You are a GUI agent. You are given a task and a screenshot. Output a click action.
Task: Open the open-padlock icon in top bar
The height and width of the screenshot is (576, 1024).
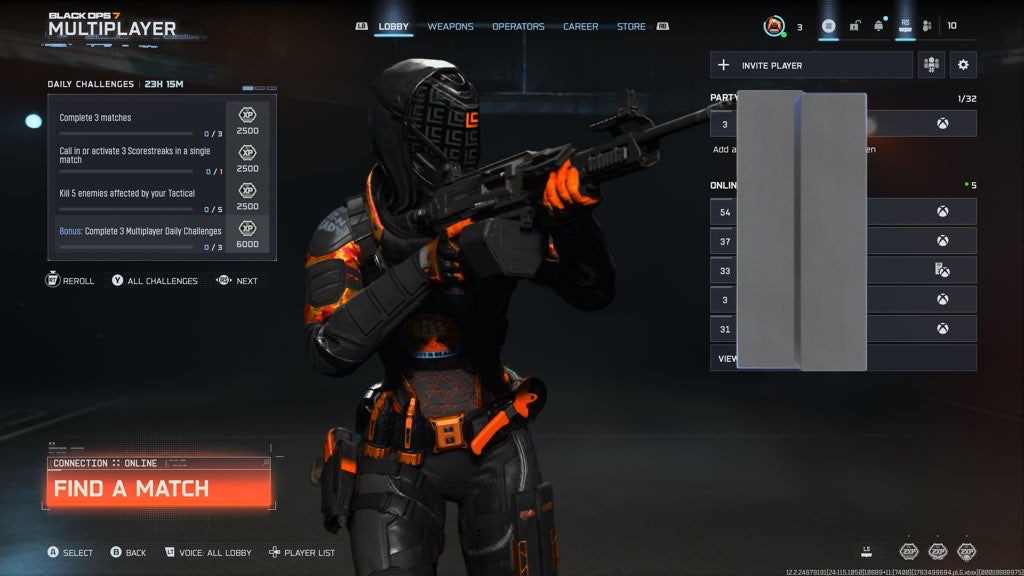[x=854, y=26]
